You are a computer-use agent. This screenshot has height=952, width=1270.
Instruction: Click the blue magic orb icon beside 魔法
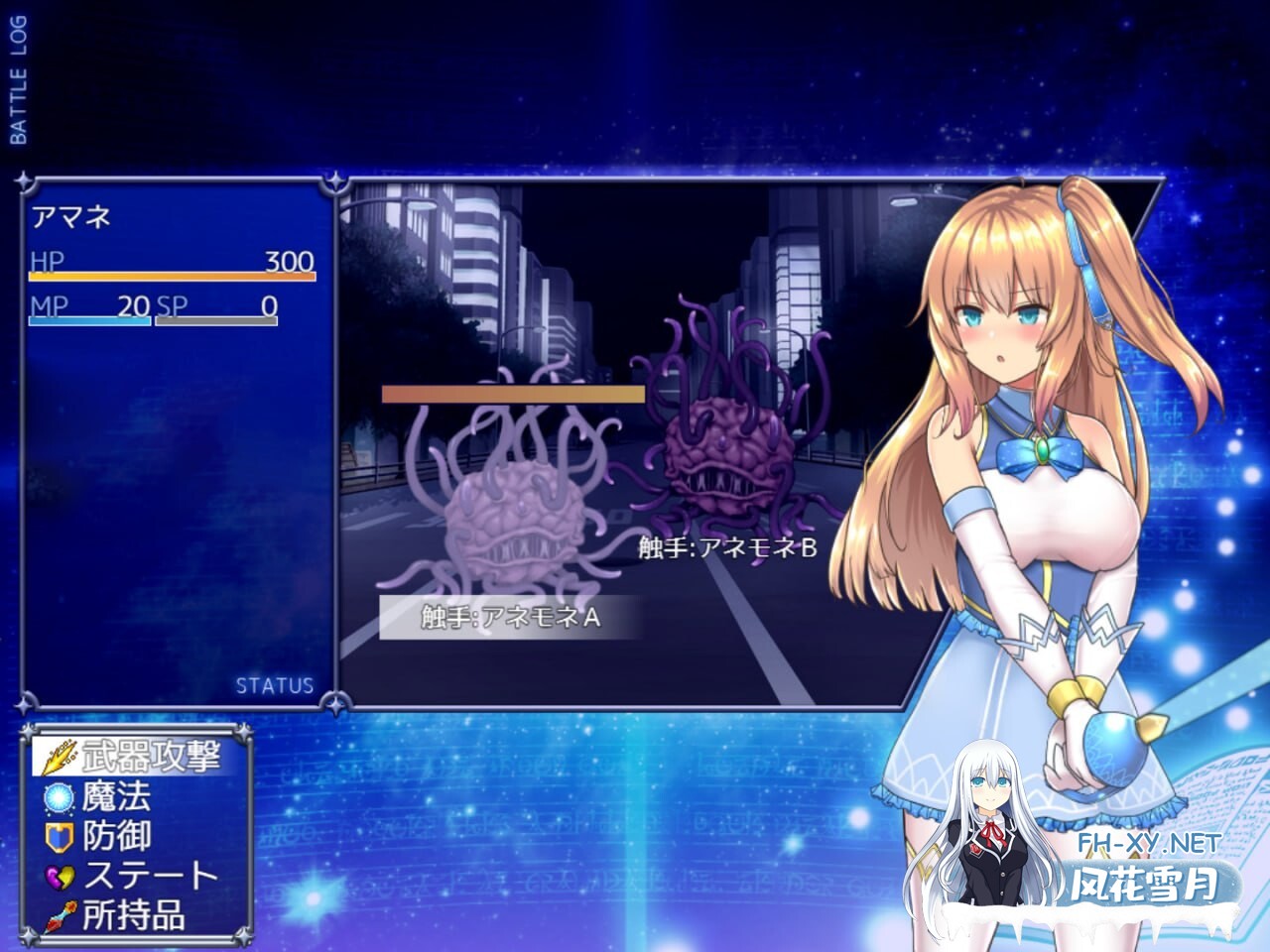57,797
